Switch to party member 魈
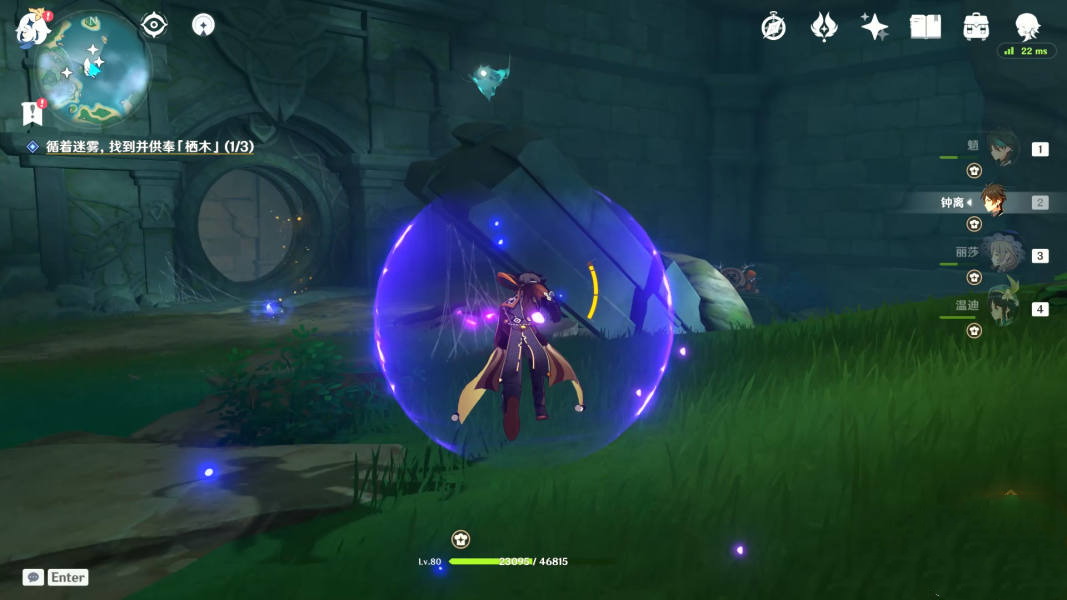This screenshot has height=600, width=1067. [x=1002, y=148]
